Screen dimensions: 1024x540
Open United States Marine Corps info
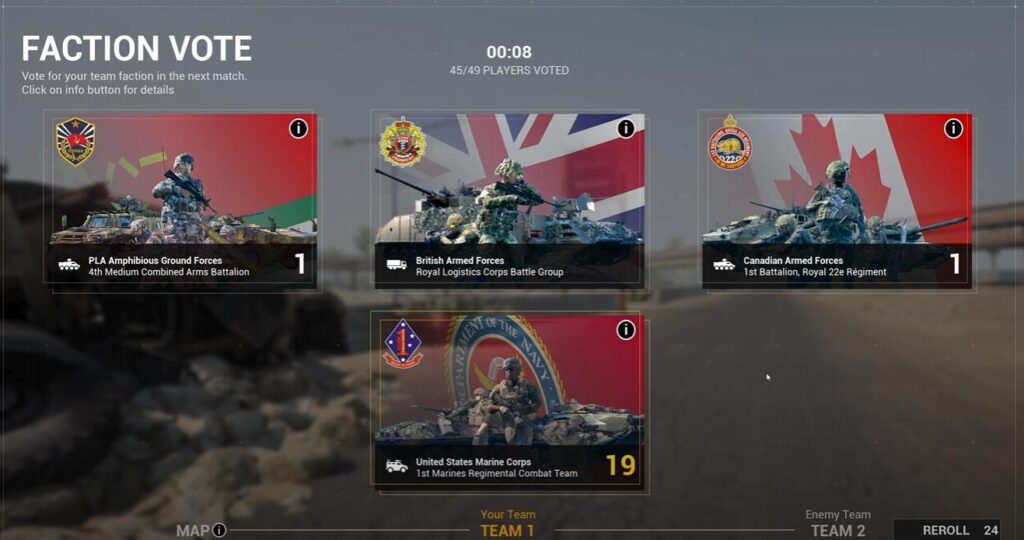point(626,330)
